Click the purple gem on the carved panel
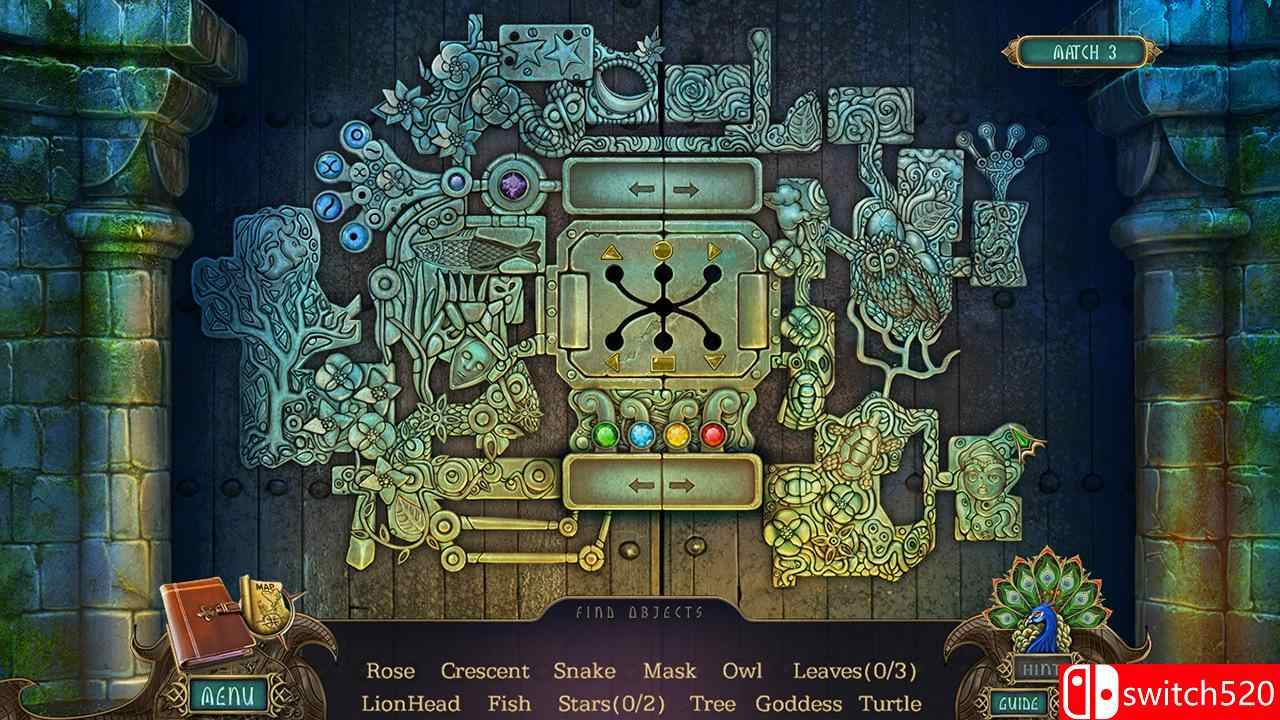This screenshot has width=1280, height=720. pyautogui.click(x=512, y=188)
